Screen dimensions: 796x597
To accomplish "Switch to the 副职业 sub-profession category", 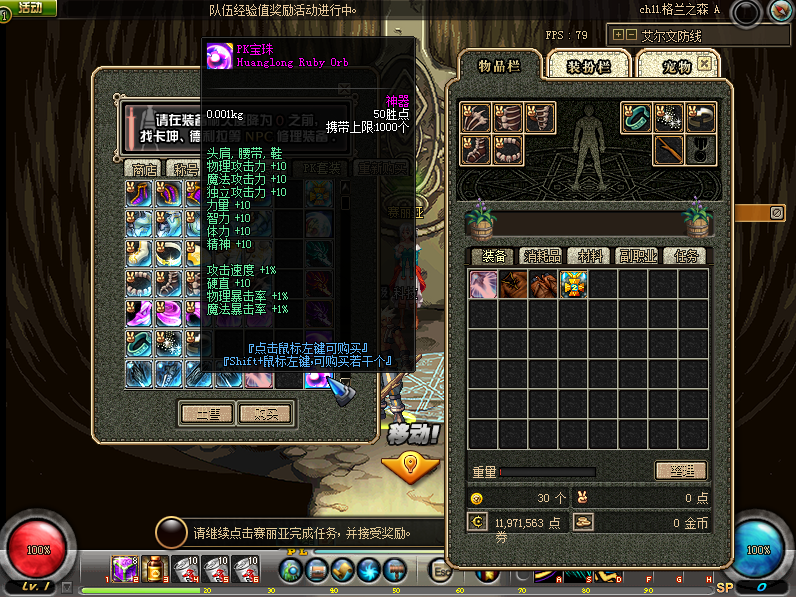I will click(x=637, y=256).
